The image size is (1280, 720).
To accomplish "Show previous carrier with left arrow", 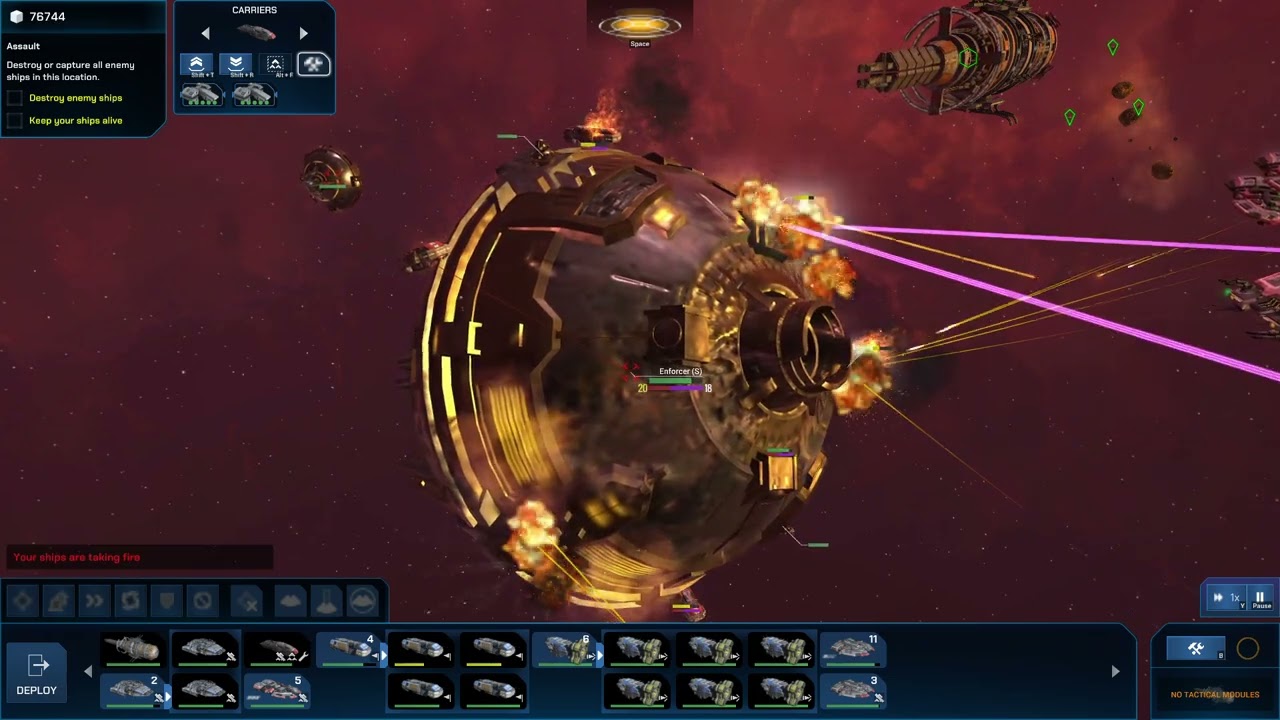I will [206, 33].
